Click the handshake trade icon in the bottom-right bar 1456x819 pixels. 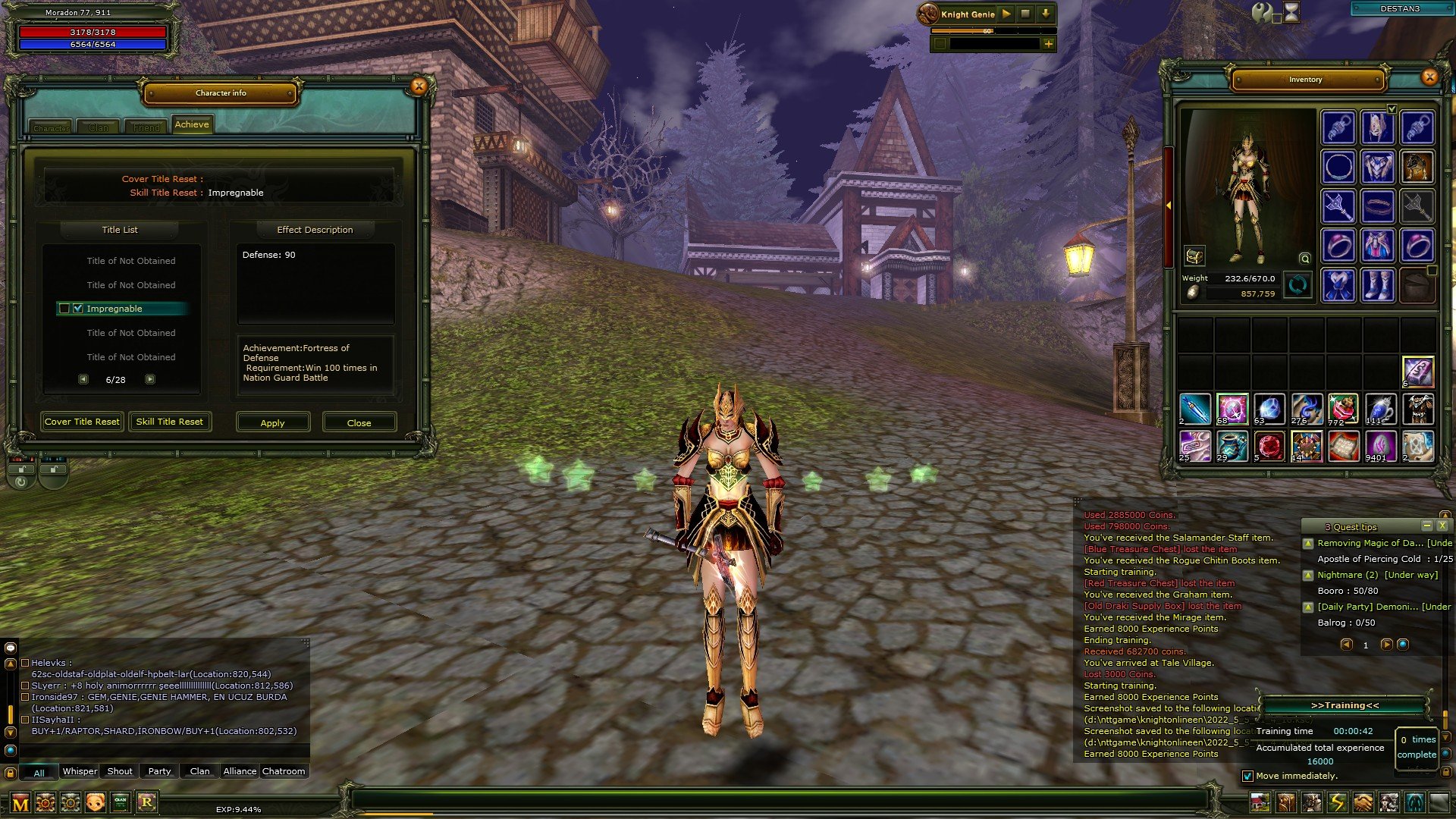pyautogui.click(x=1361, y=802)
